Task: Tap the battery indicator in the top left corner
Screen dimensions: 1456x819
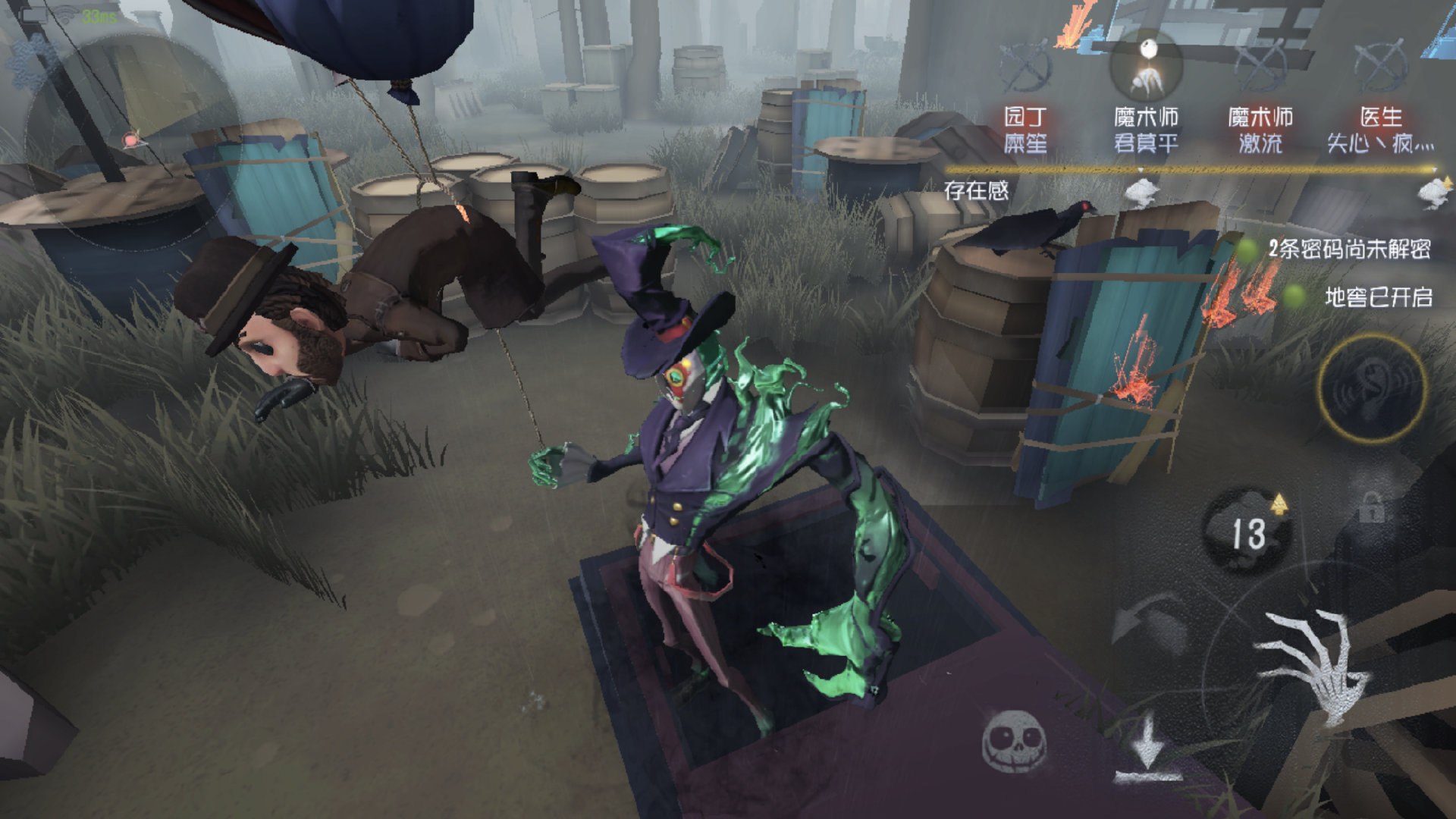Action: 33,14
